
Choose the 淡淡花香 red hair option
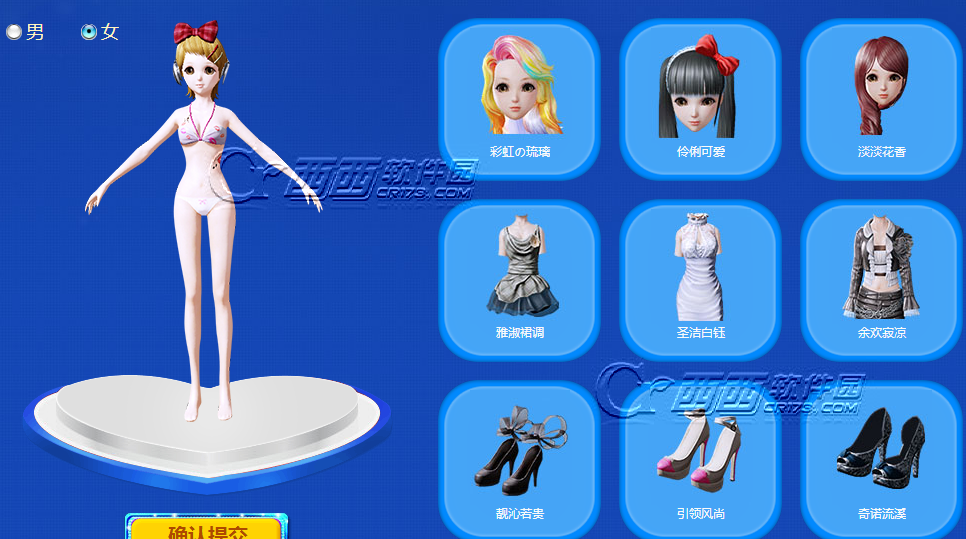pos(881,98)
